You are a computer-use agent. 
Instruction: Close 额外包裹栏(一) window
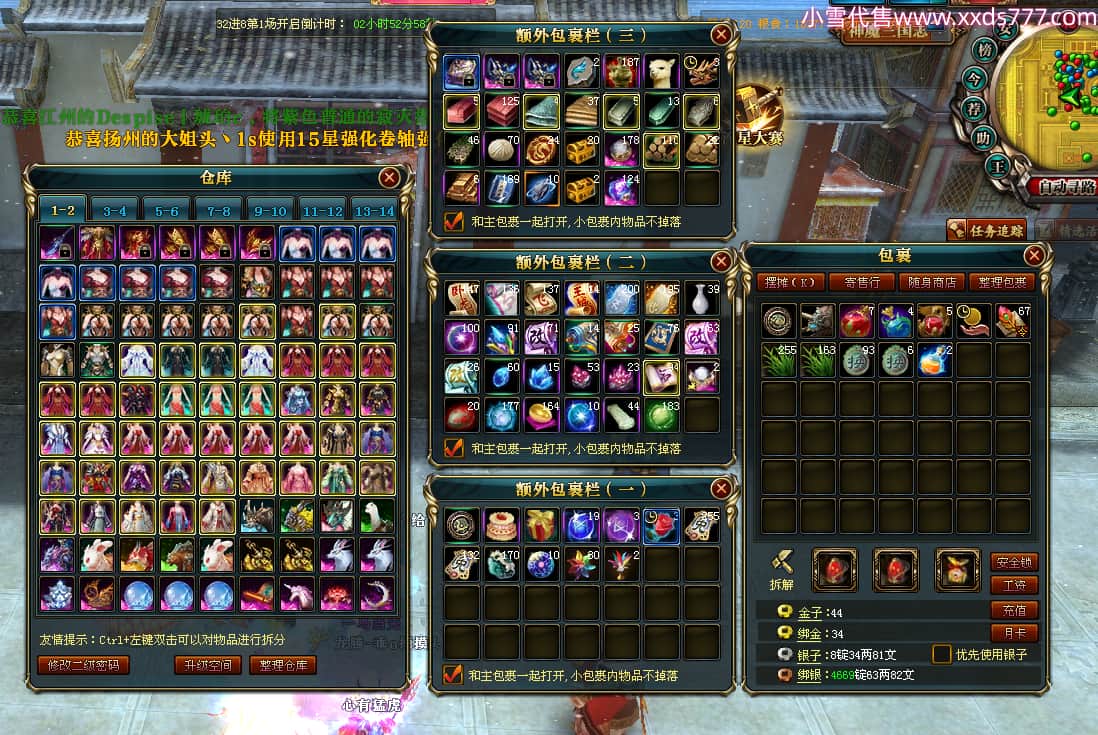[721, 489]
